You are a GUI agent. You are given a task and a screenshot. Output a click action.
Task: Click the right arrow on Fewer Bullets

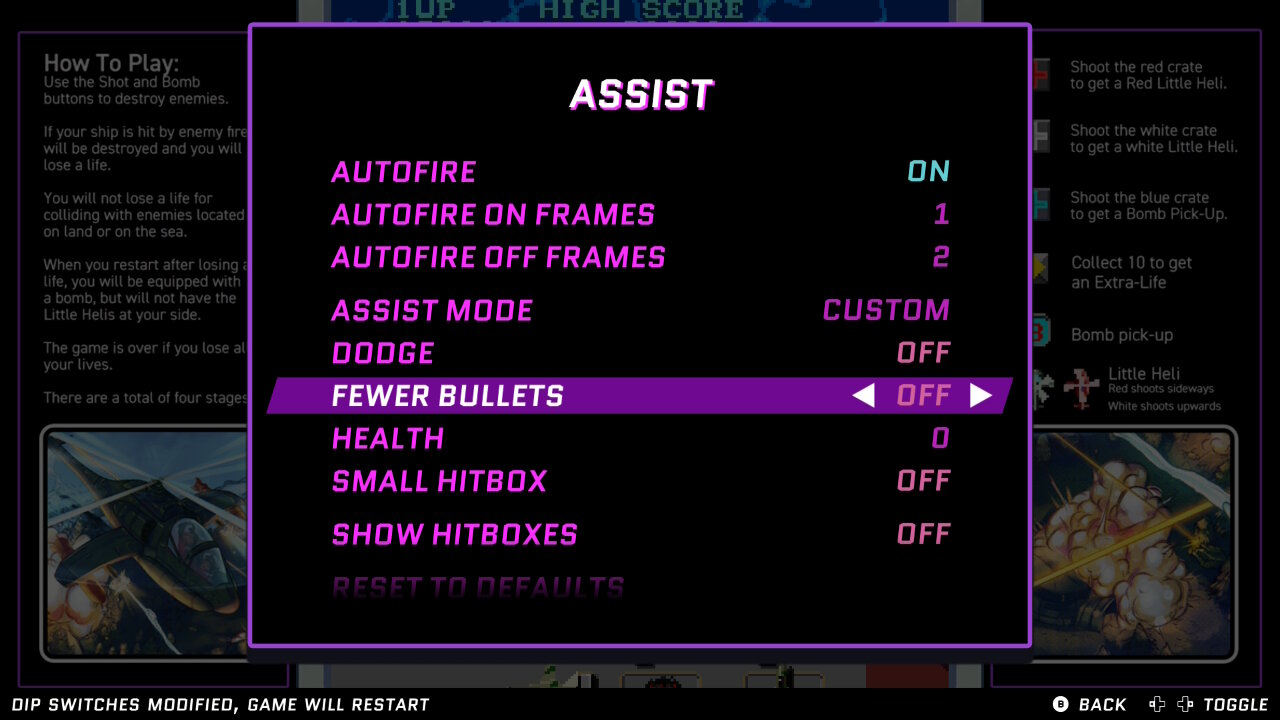point(981,396)
